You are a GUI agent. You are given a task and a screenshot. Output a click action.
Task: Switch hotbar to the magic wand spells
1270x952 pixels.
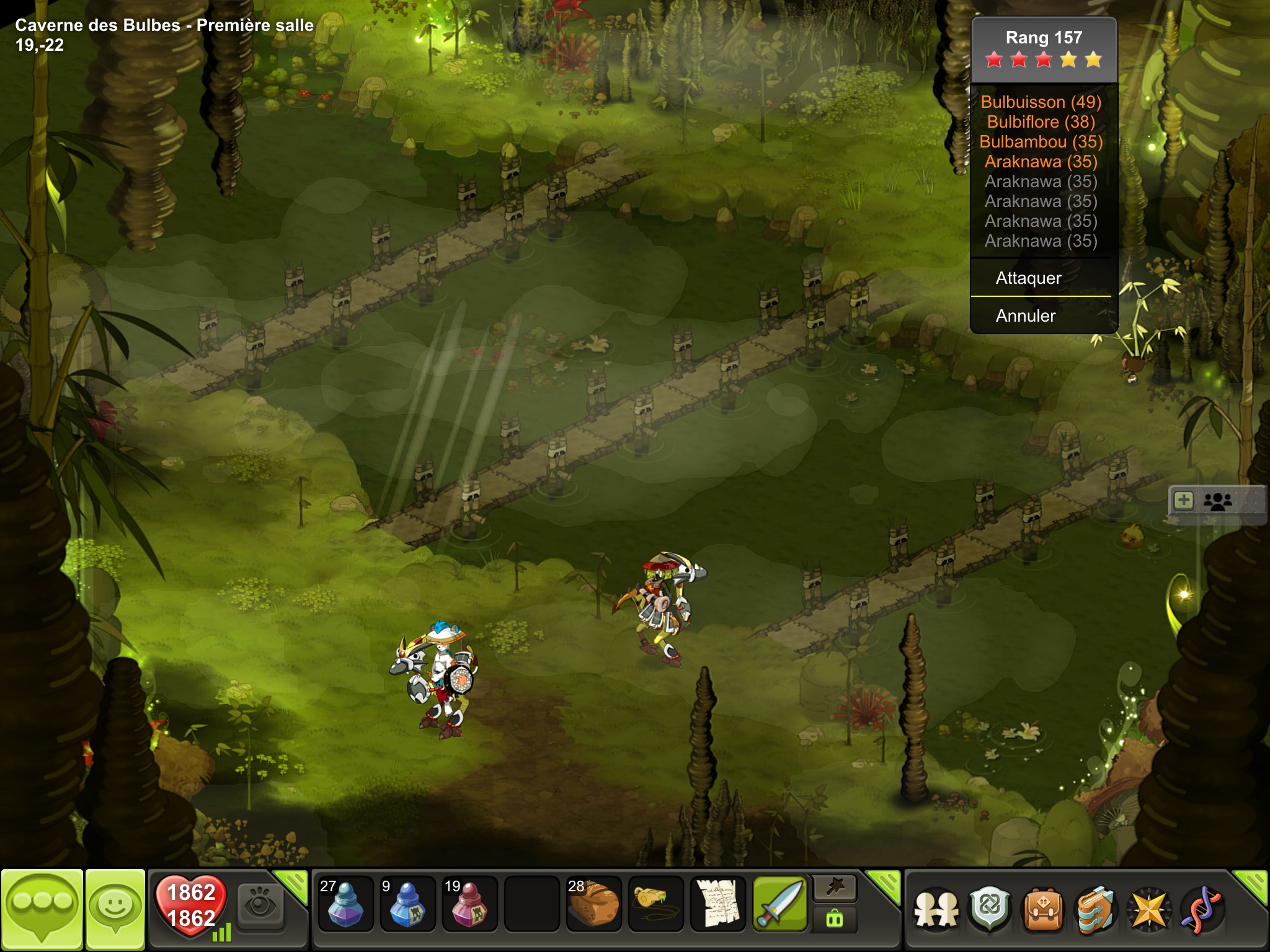coord(835,889)
